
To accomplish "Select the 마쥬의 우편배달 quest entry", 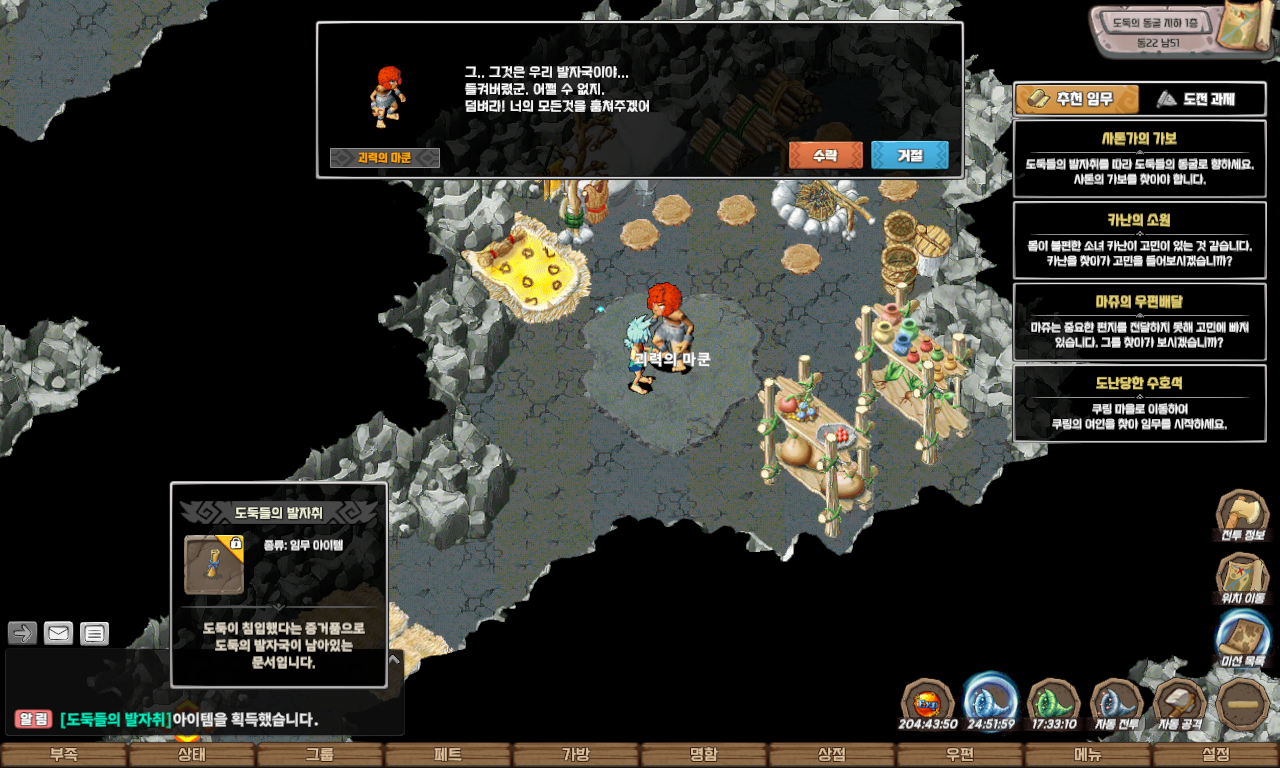I will (x=1139, y=321).
